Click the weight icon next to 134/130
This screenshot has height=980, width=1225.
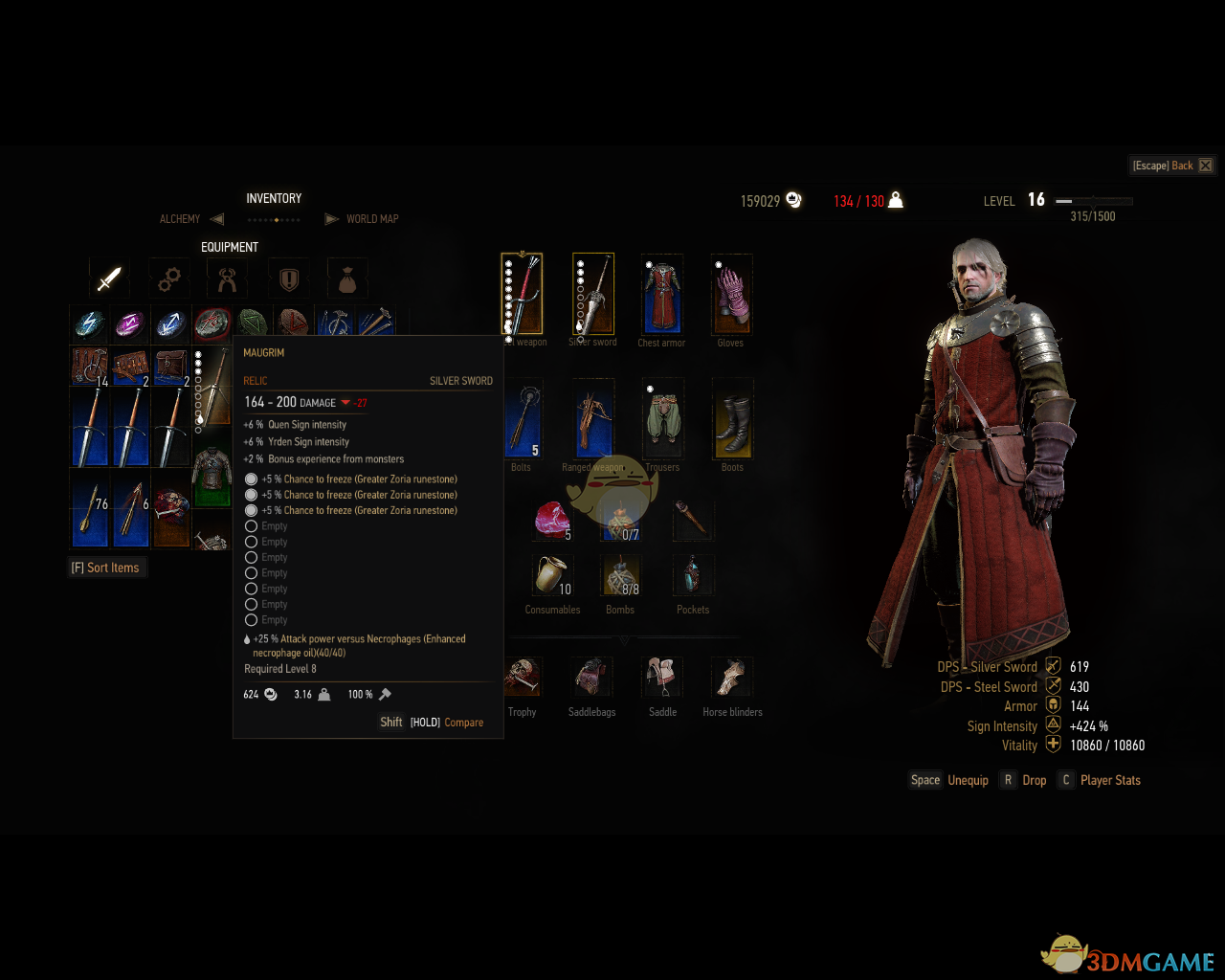coord(894,200)
